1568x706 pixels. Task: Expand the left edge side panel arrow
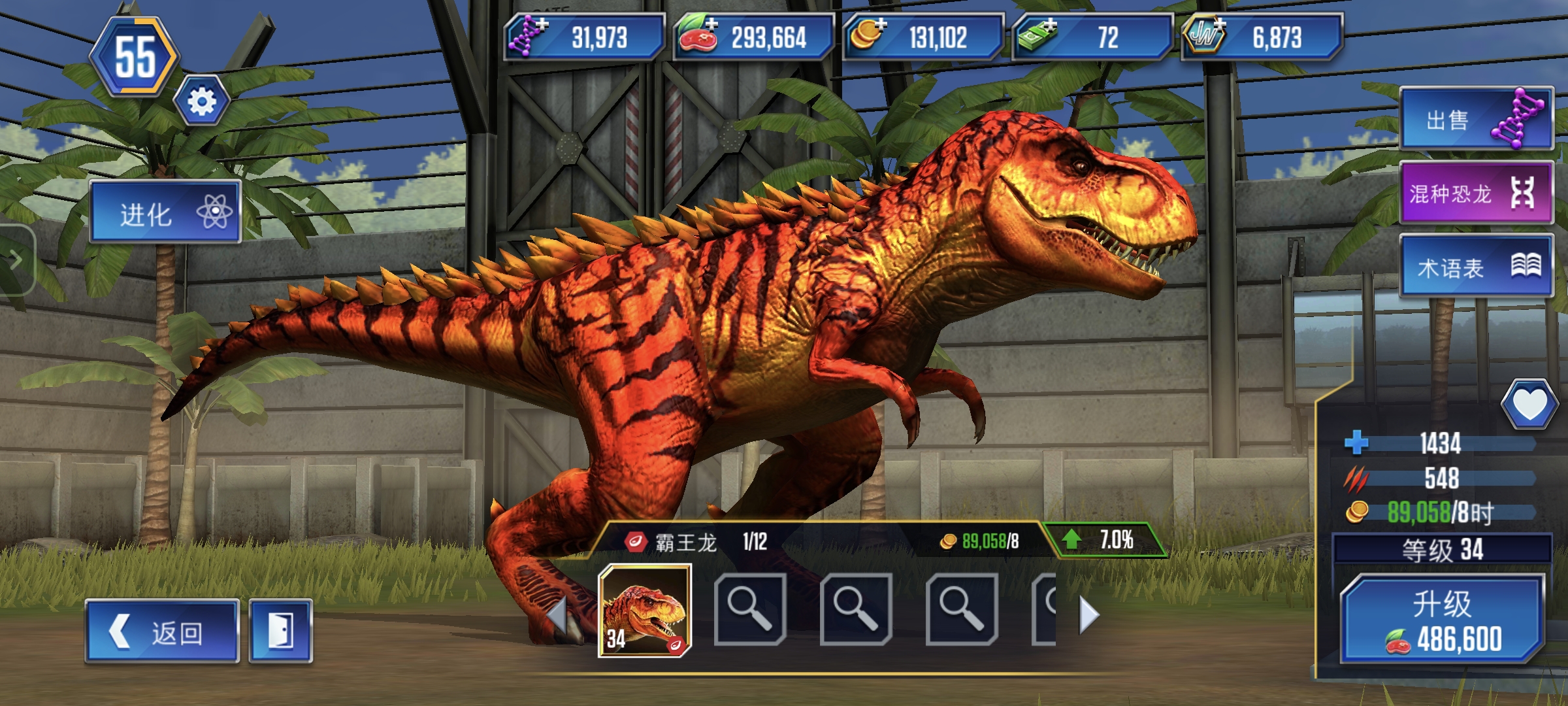pyautogui.click(x=16, y=260)
